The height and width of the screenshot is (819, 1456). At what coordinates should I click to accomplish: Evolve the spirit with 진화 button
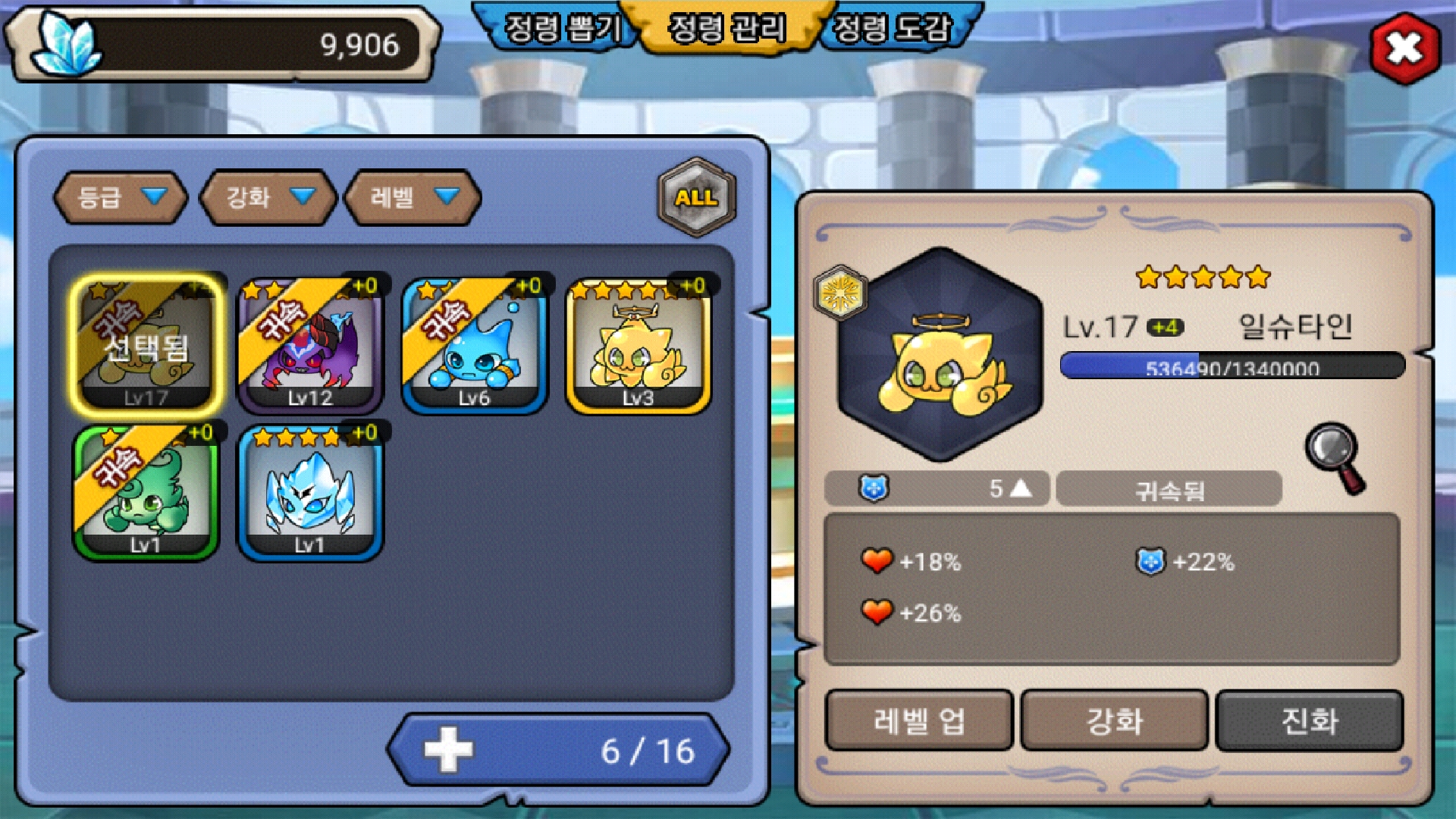(1309, 720)
